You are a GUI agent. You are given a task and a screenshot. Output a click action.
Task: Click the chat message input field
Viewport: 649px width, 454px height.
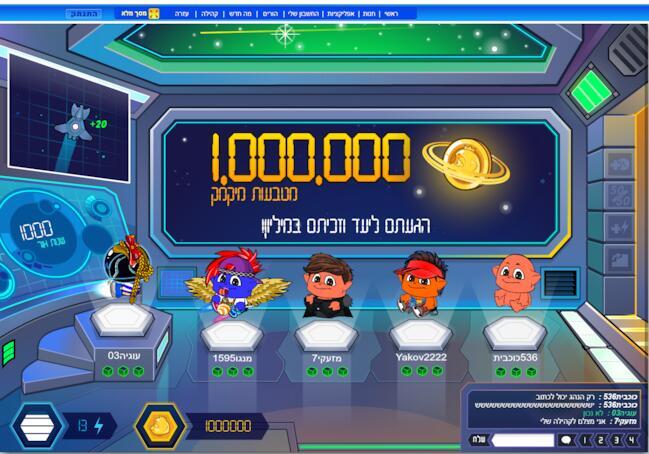(522, 439)
